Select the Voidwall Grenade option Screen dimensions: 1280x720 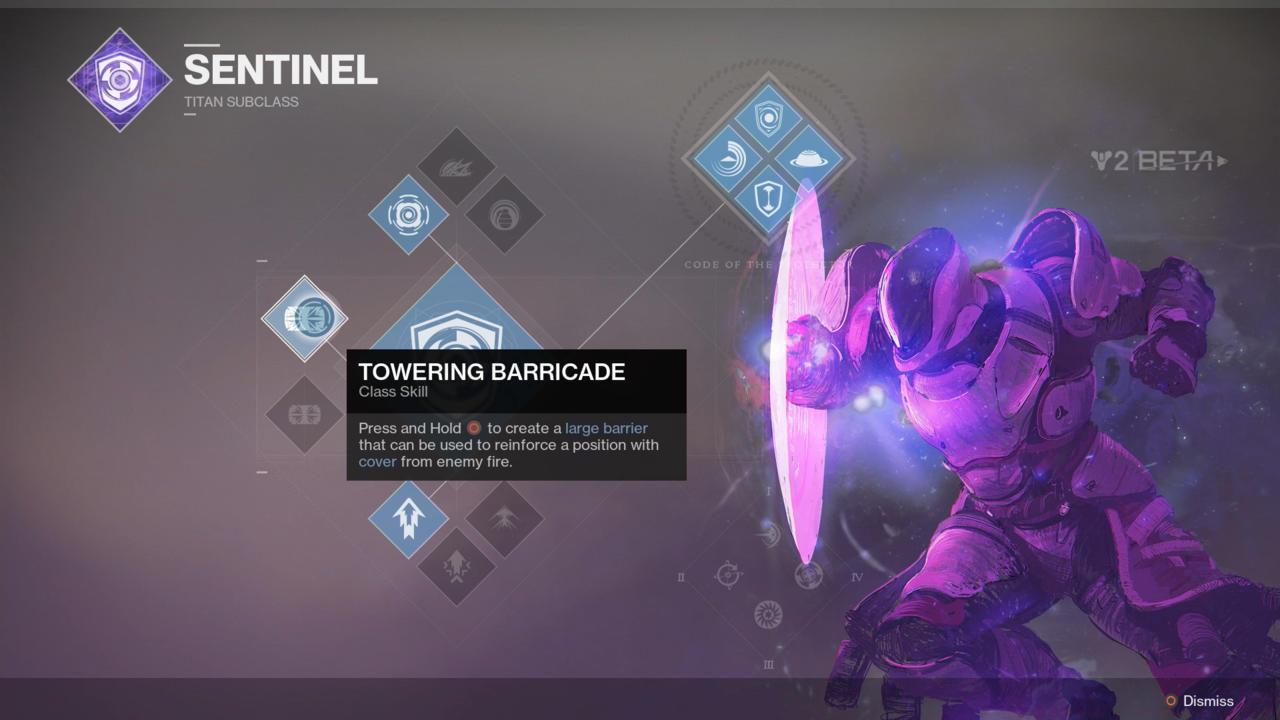[x=455, y=167]
